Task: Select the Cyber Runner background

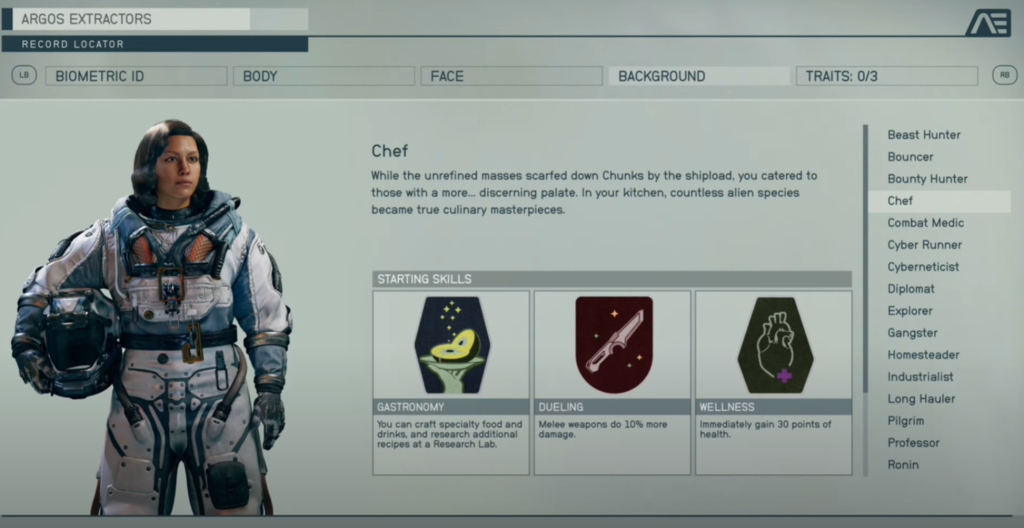Action: coord(925,245)
